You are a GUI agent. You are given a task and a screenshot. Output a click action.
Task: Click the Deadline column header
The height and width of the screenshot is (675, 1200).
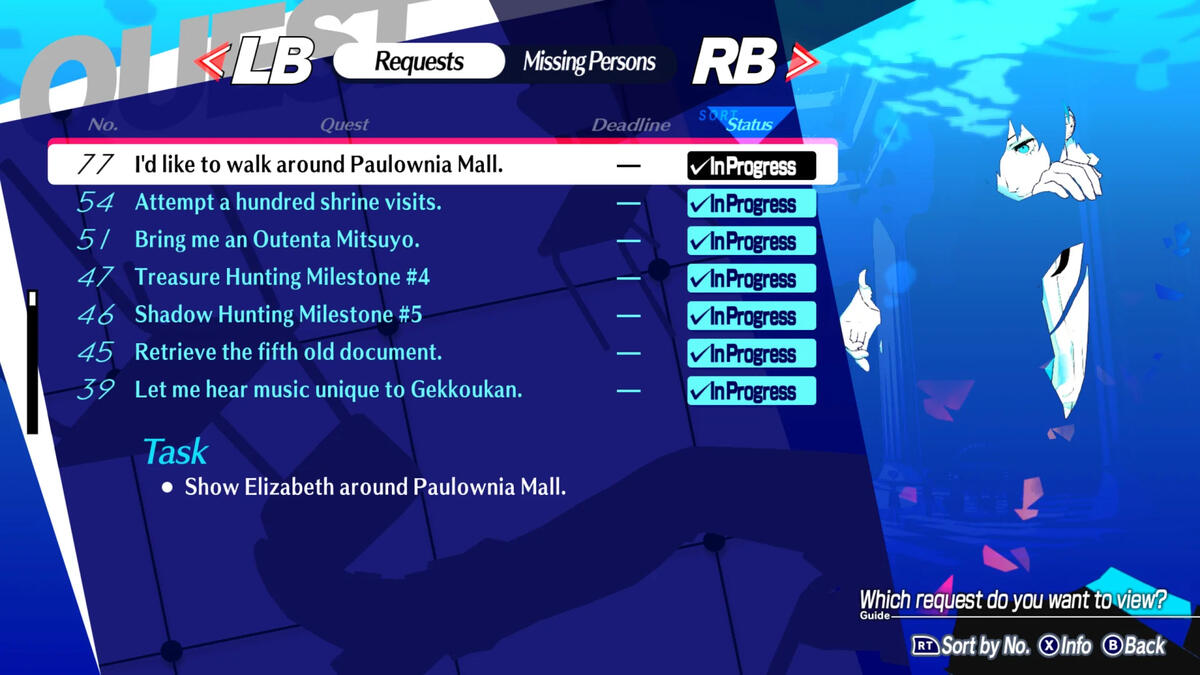click(630, 125)
